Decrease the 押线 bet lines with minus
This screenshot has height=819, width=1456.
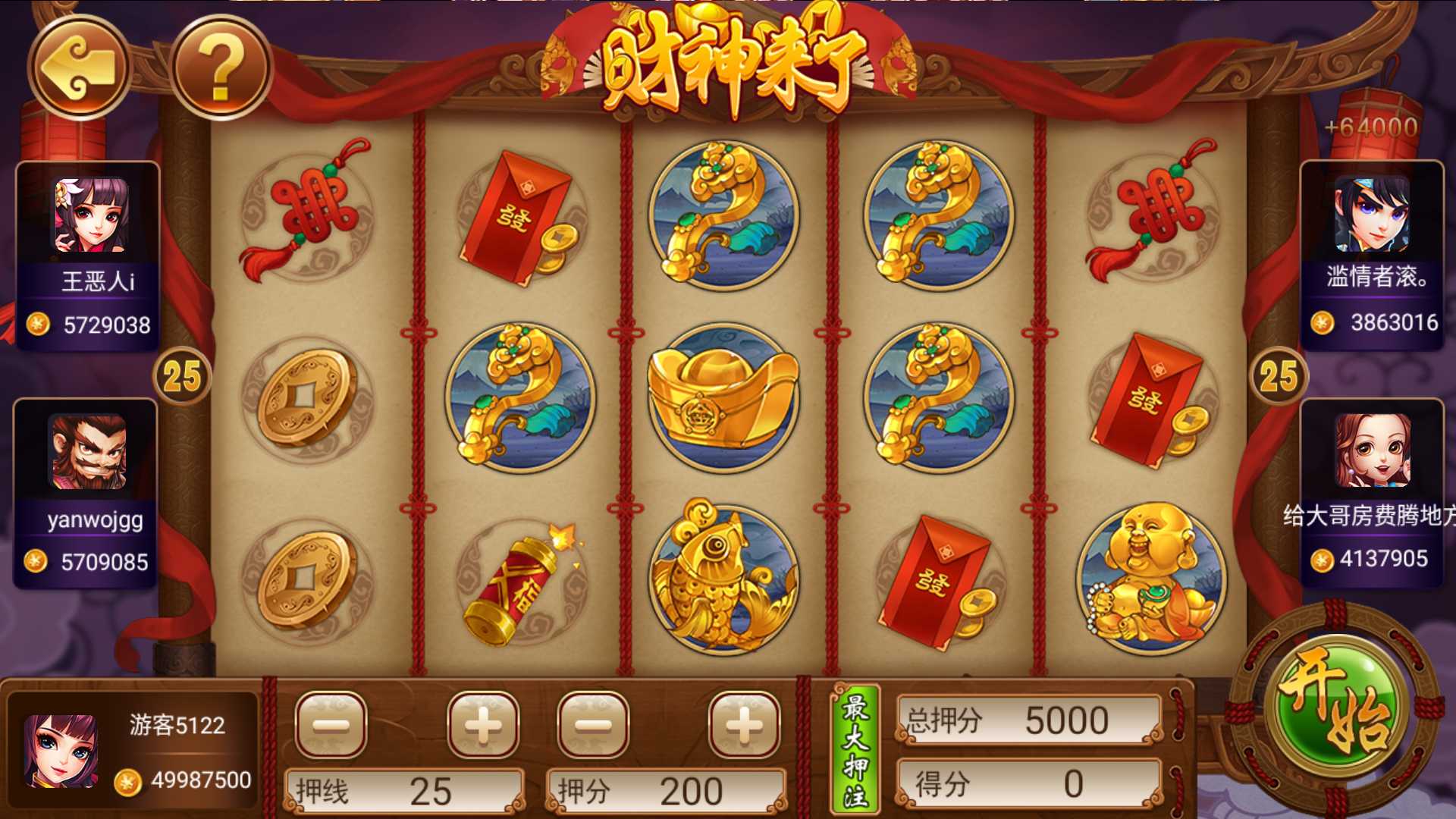tap(331, 725)
